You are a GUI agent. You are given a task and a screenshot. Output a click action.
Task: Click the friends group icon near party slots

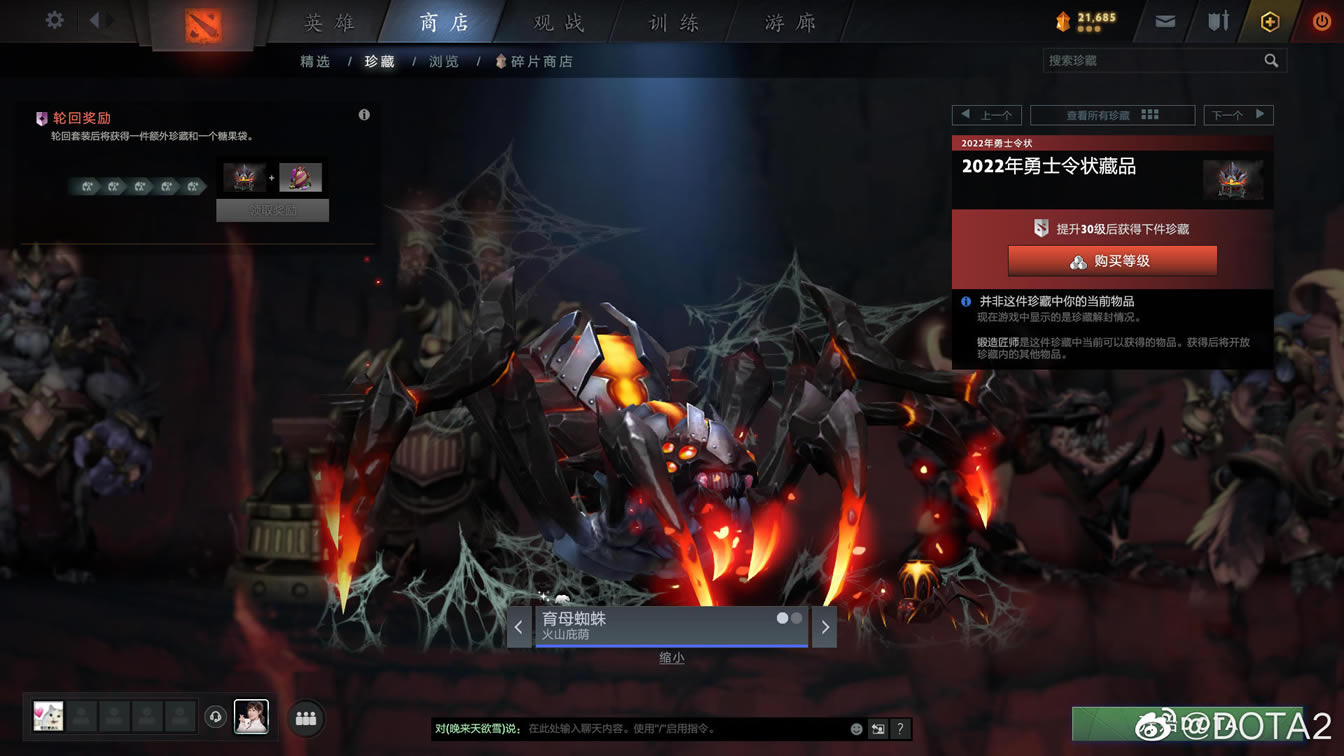point(306,717)
